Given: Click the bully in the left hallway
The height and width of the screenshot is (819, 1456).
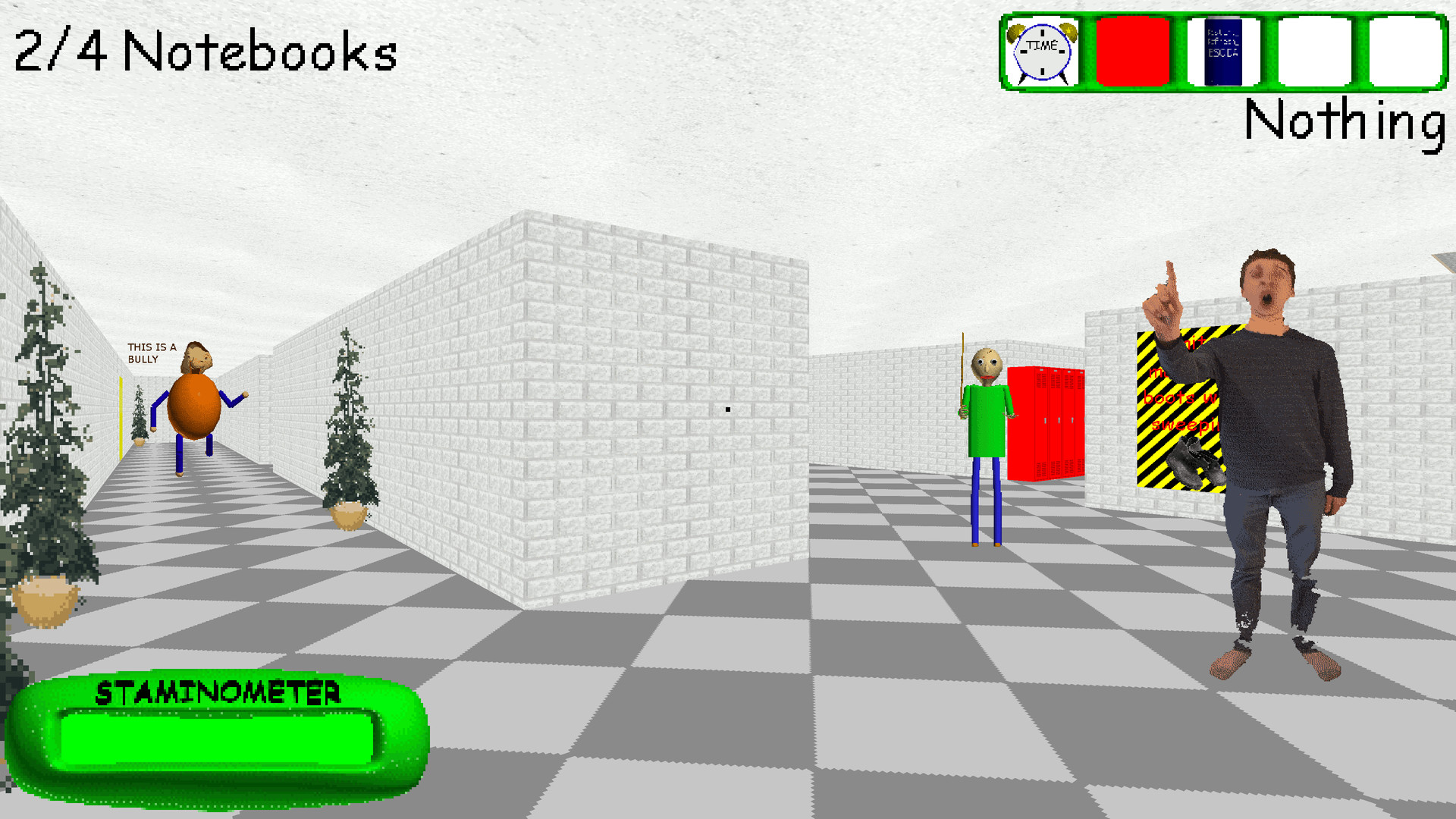Looking at the screenshot, I should point(196,406).
